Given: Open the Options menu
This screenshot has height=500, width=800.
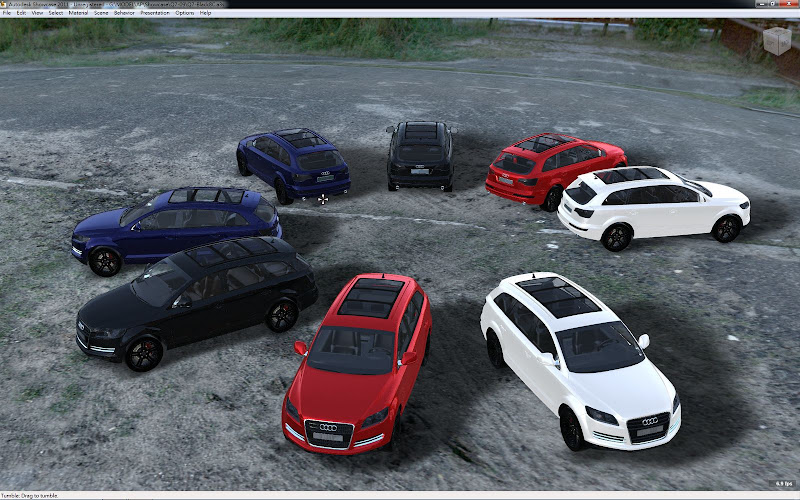Looking at the screenshot, I should click(x=185, y=13).
